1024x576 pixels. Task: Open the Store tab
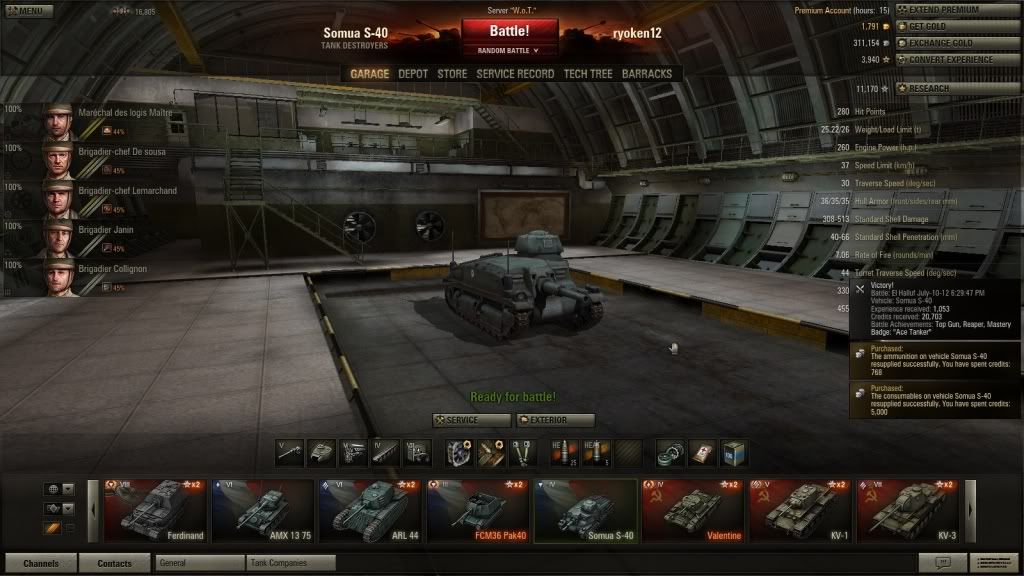point(452,74)
